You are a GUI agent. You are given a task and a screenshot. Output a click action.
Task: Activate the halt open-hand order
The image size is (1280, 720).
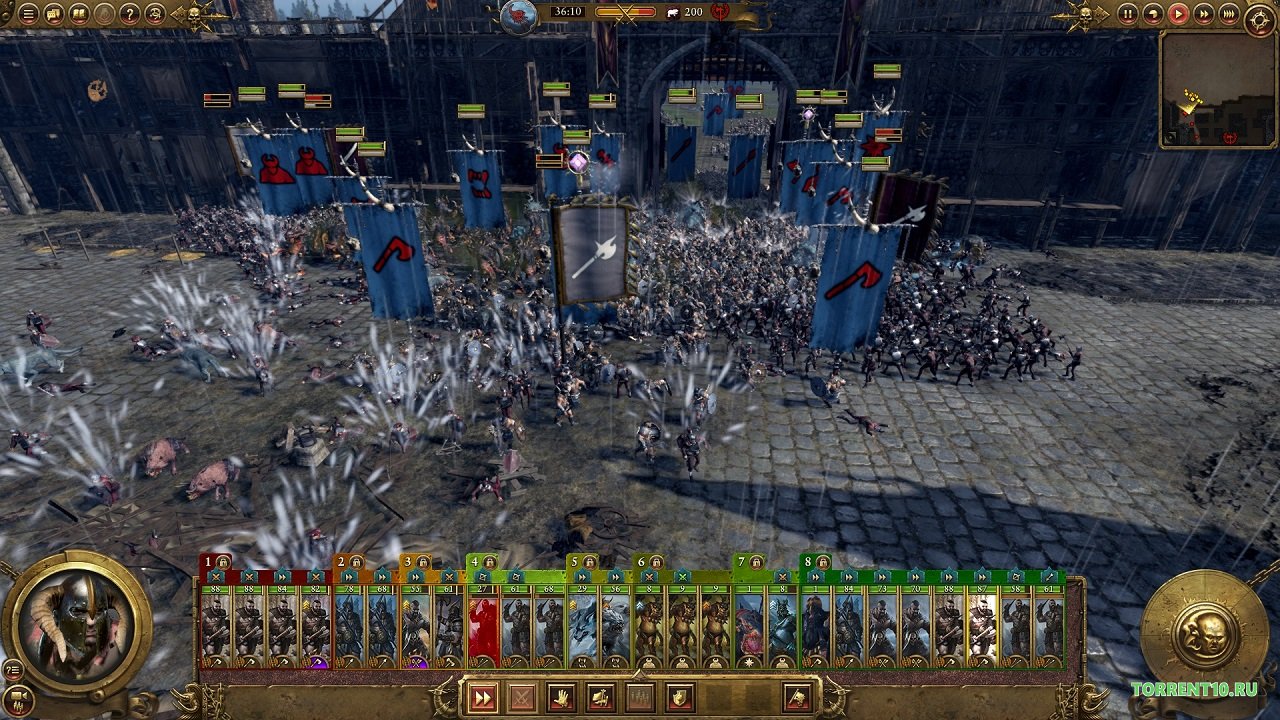561,697
